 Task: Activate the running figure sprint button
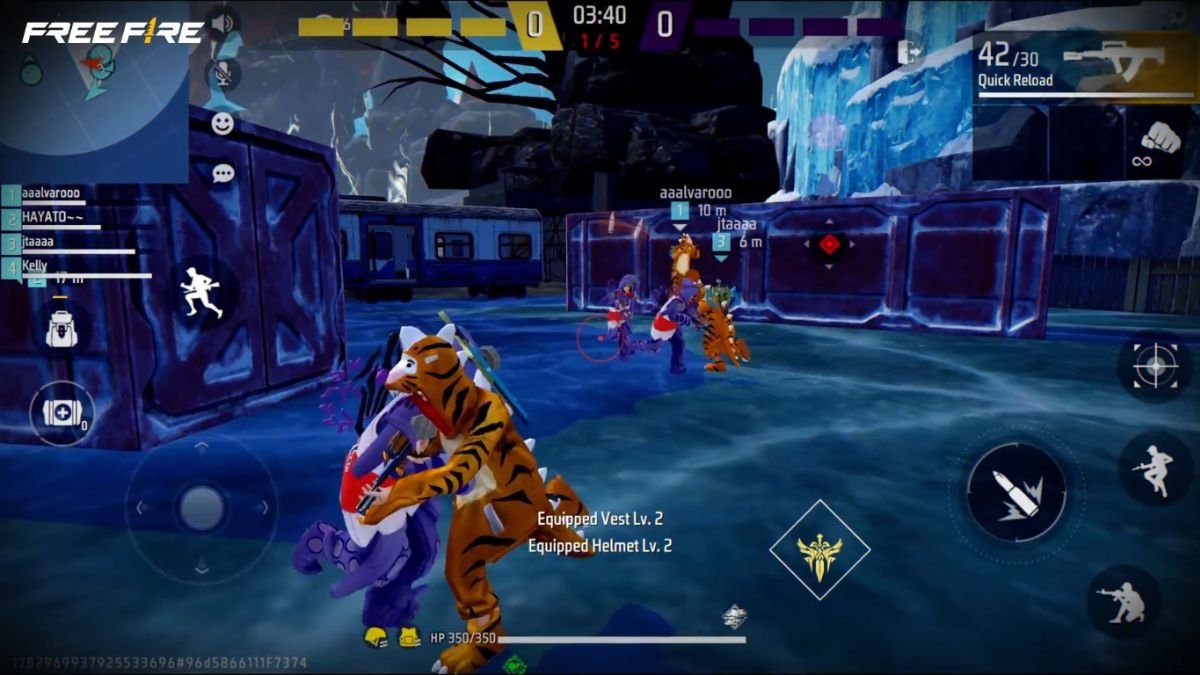(200, 292)
